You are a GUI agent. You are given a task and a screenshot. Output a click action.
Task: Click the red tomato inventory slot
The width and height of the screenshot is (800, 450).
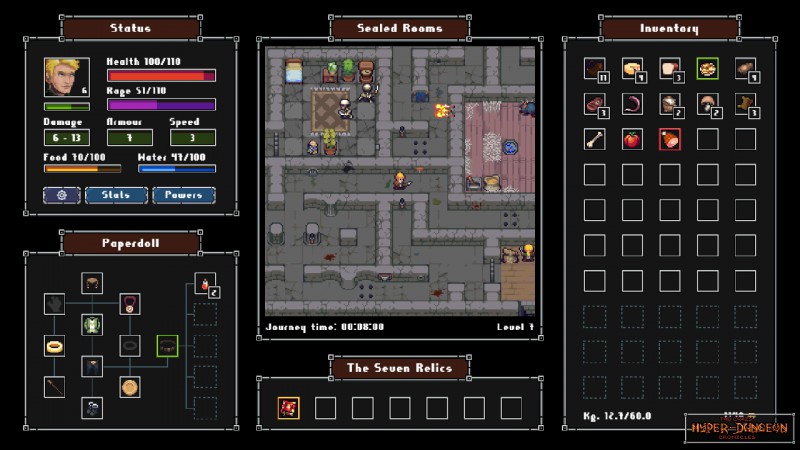[632, 139]
